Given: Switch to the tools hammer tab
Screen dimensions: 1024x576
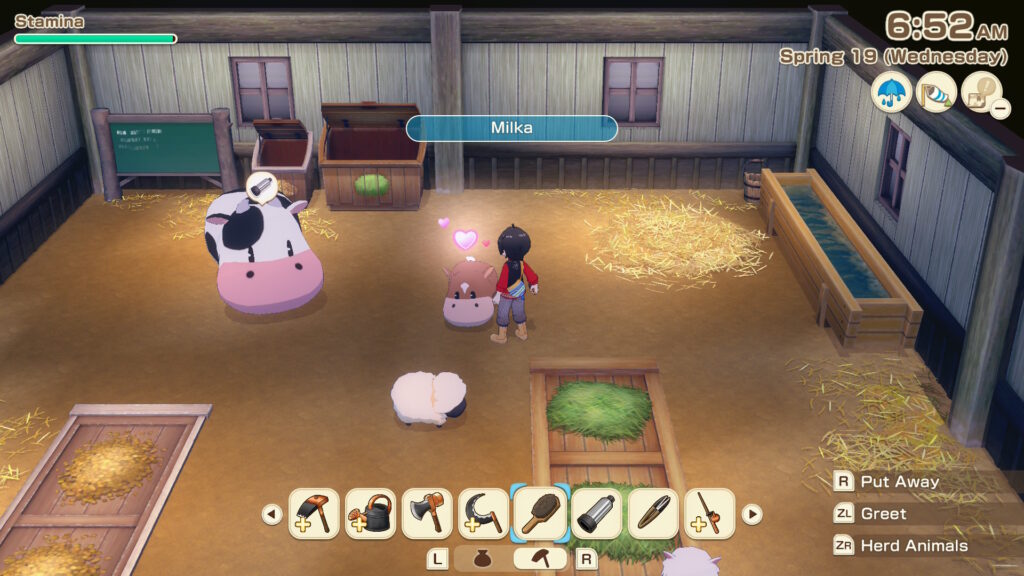Looking at the screenshot, I should pos(541,559).
